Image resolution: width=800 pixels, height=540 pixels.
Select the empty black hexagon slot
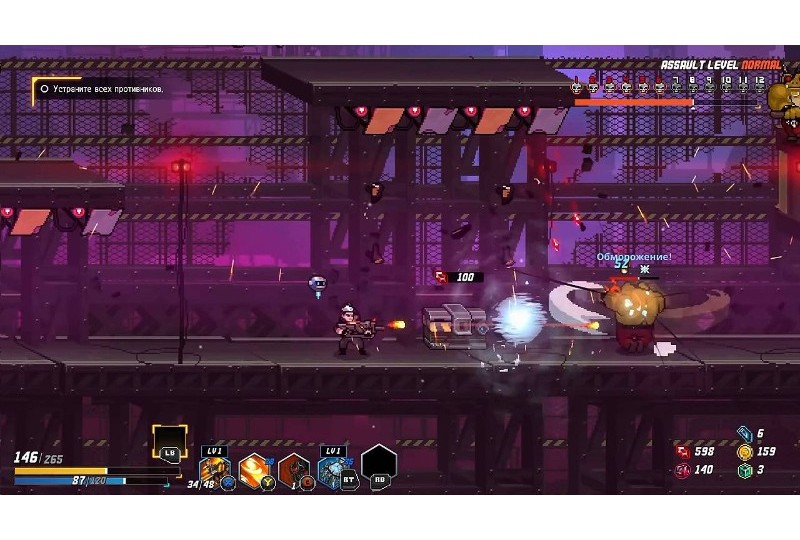(379, 464)
